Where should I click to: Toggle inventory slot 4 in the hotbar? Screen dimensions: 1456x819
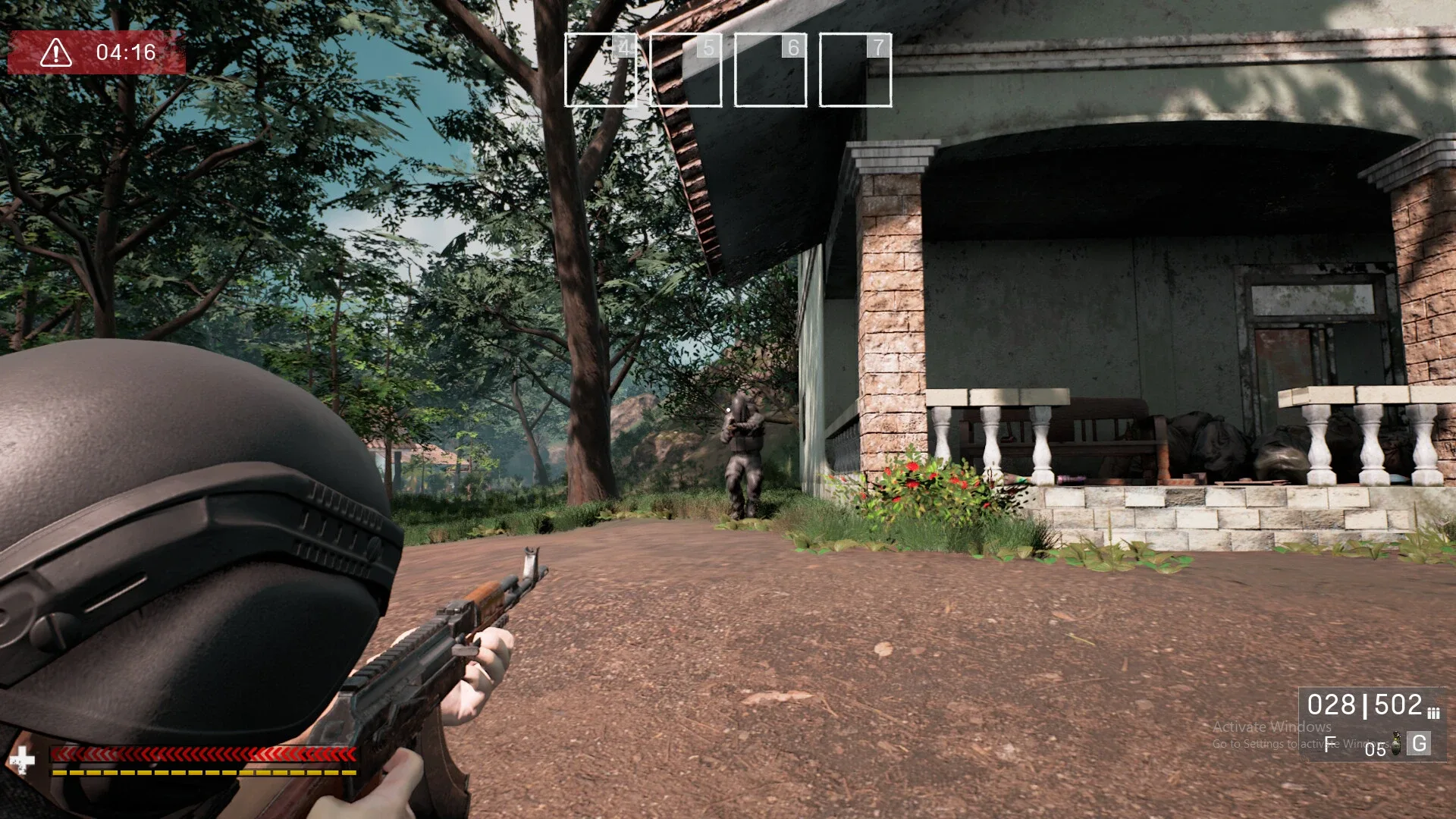[x=600, y=68]
